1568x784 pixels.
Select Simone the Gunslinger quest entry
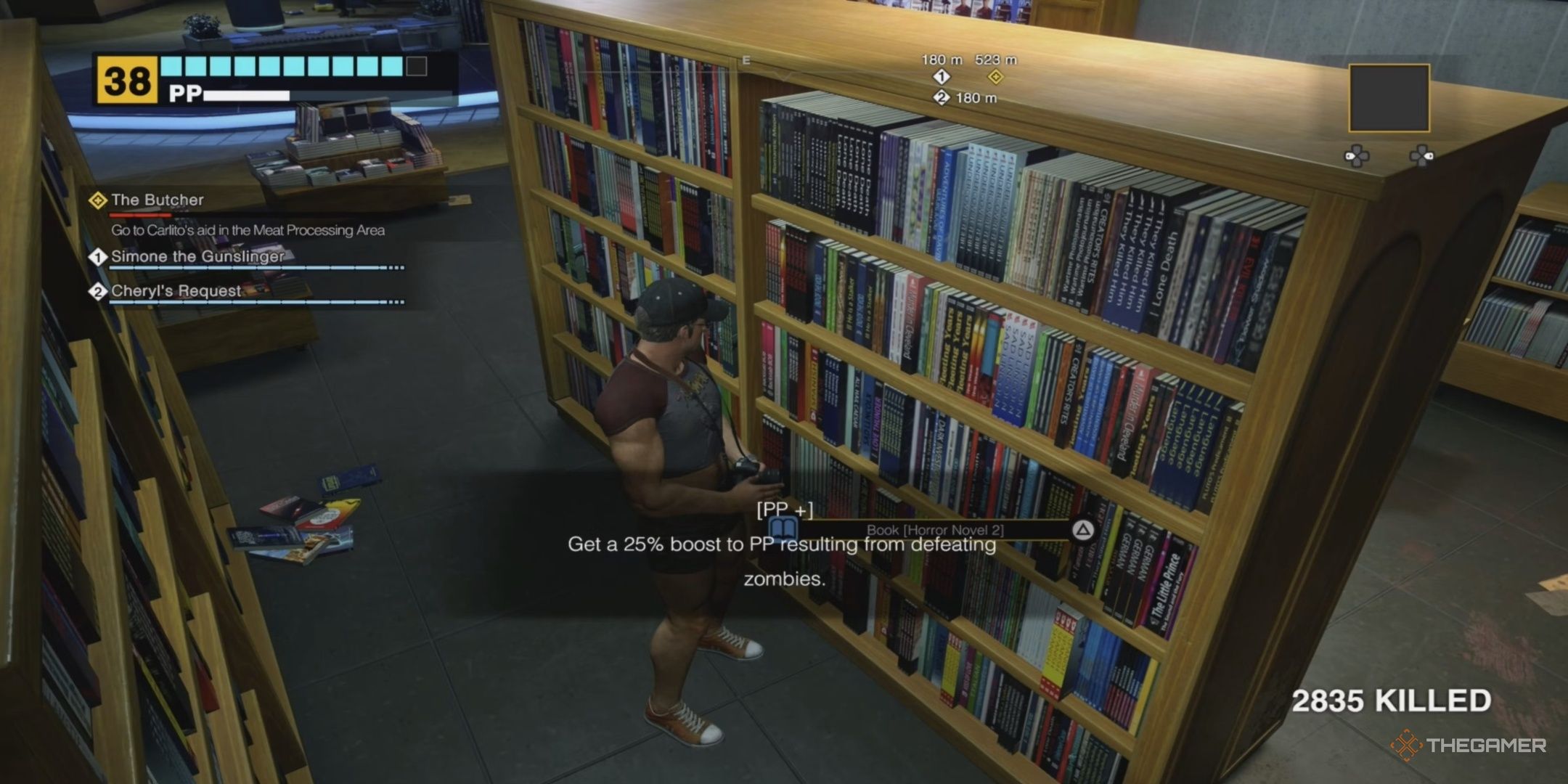pos(197,256)
